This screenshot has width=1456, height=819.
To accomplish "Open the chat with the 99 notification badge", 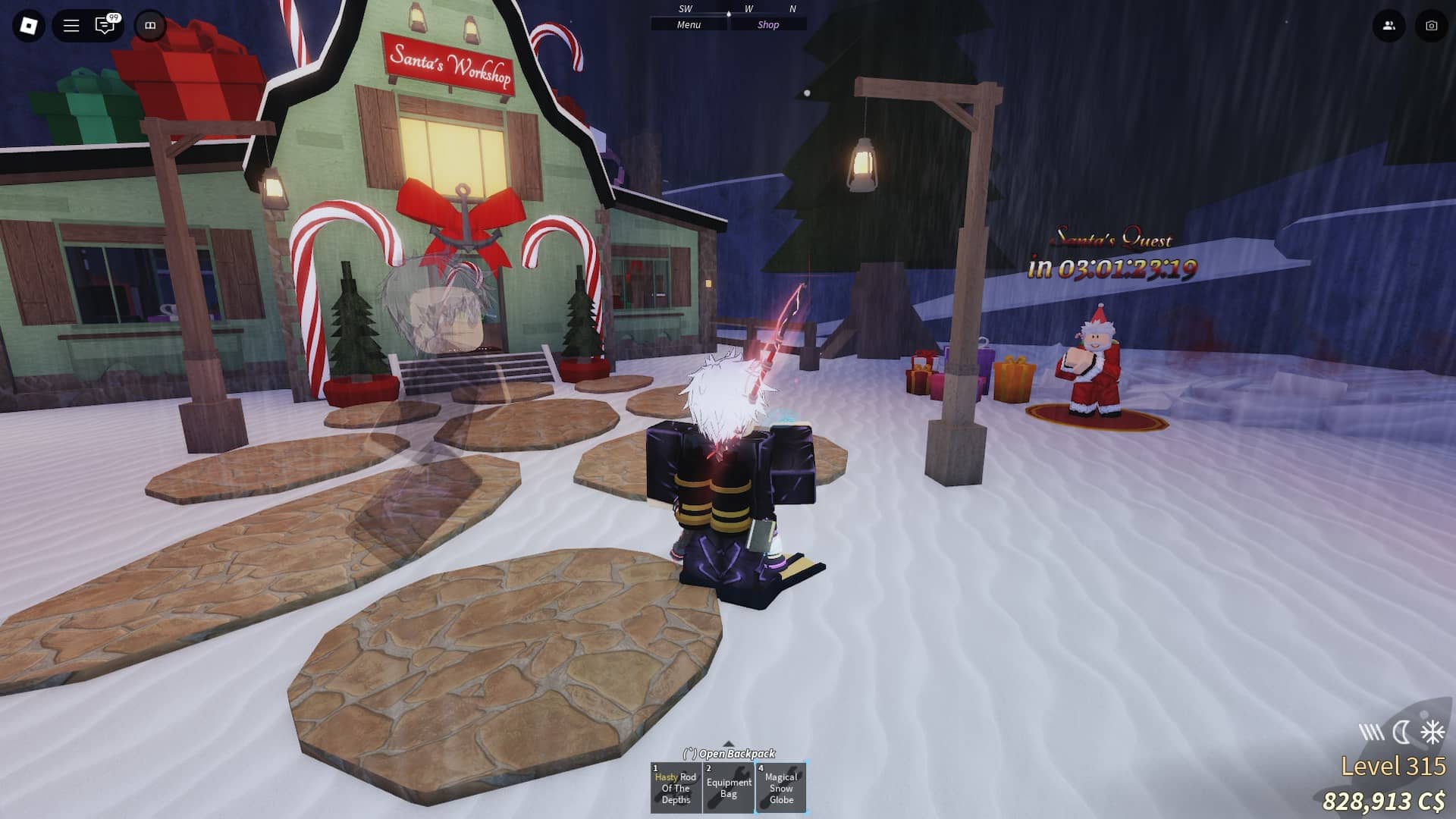I will coord(103,25).
